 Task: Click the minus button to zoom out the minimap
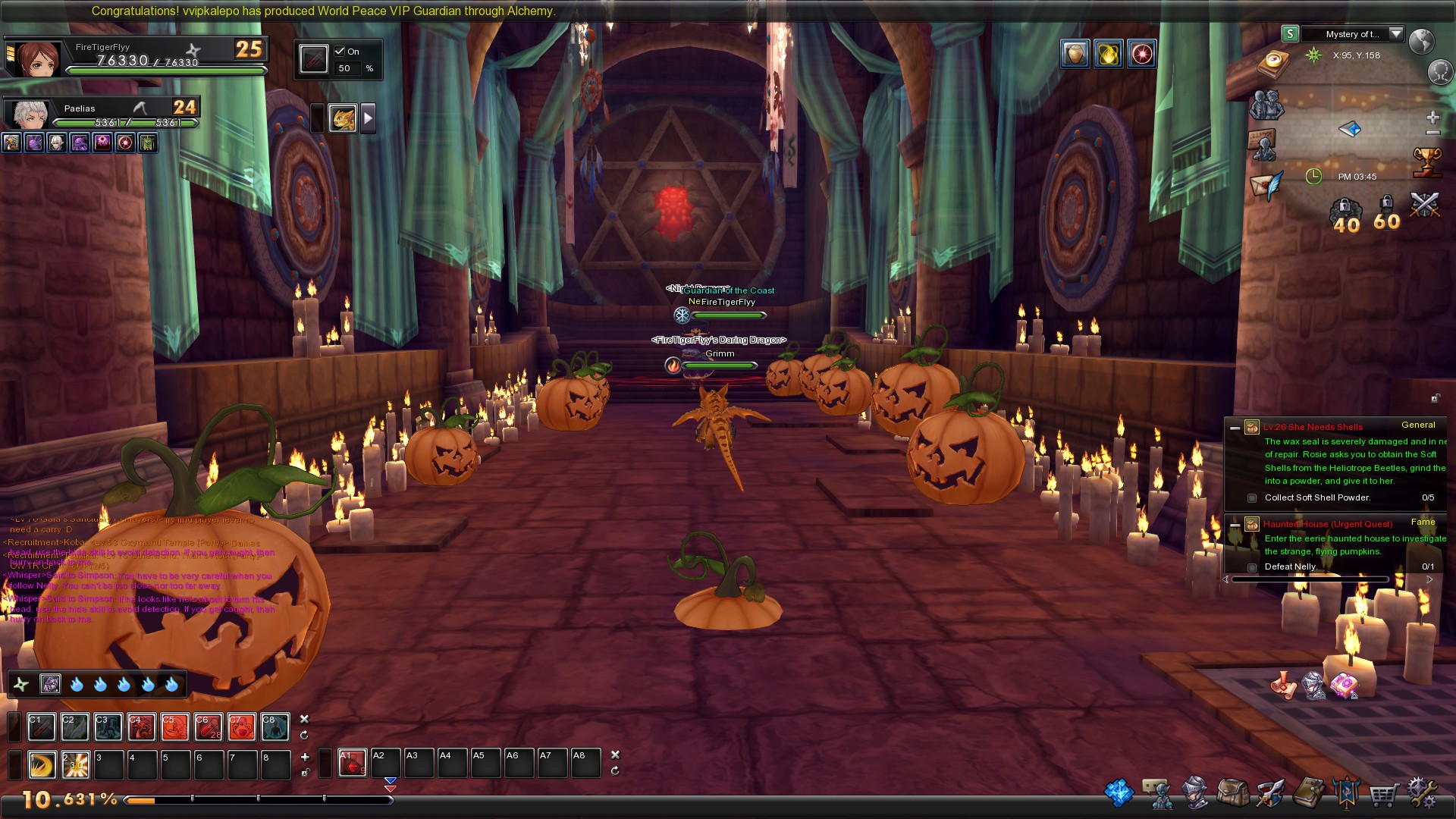tap(1432, 132)
